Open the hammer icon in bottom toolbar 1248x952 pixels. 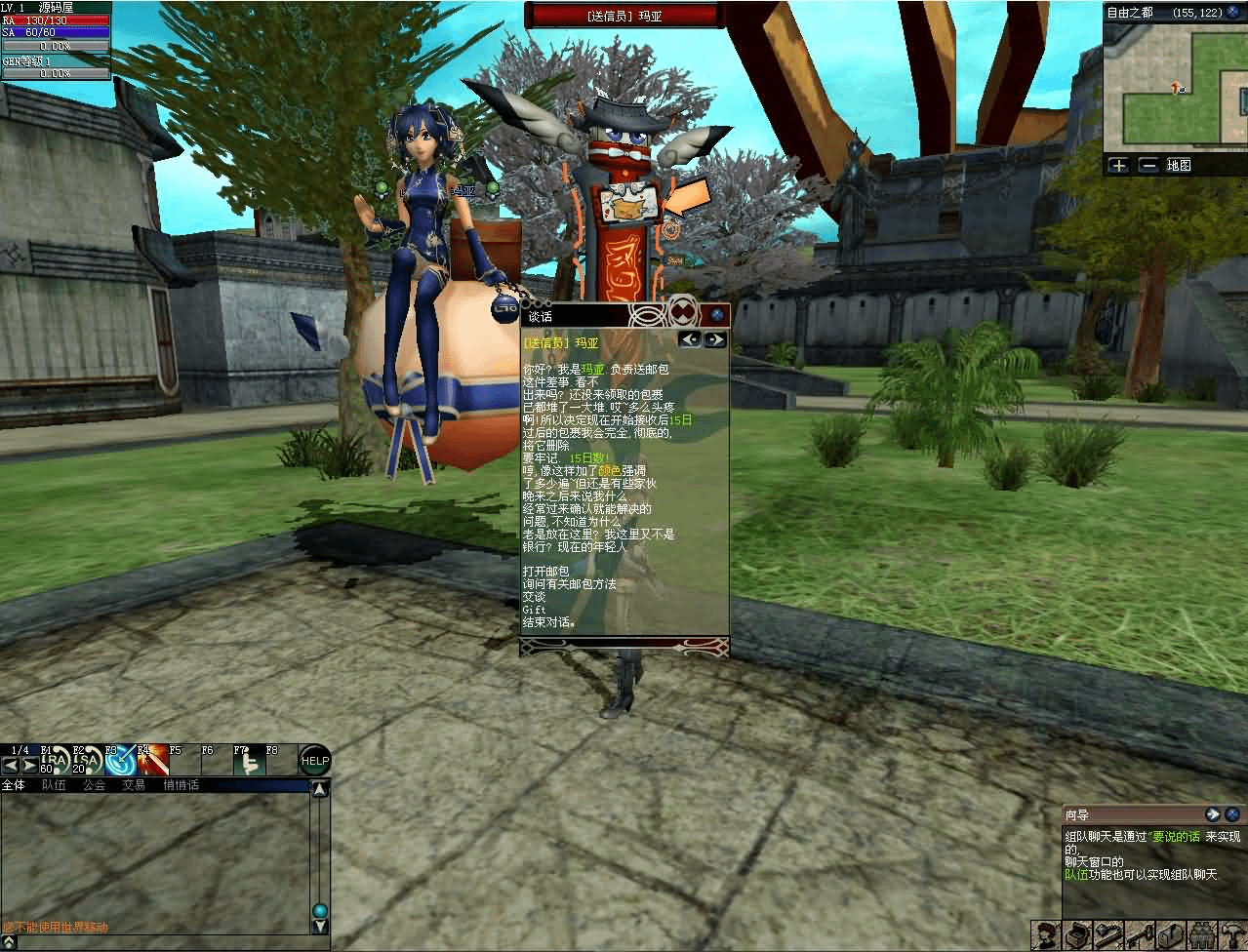tap(1231, 934)
